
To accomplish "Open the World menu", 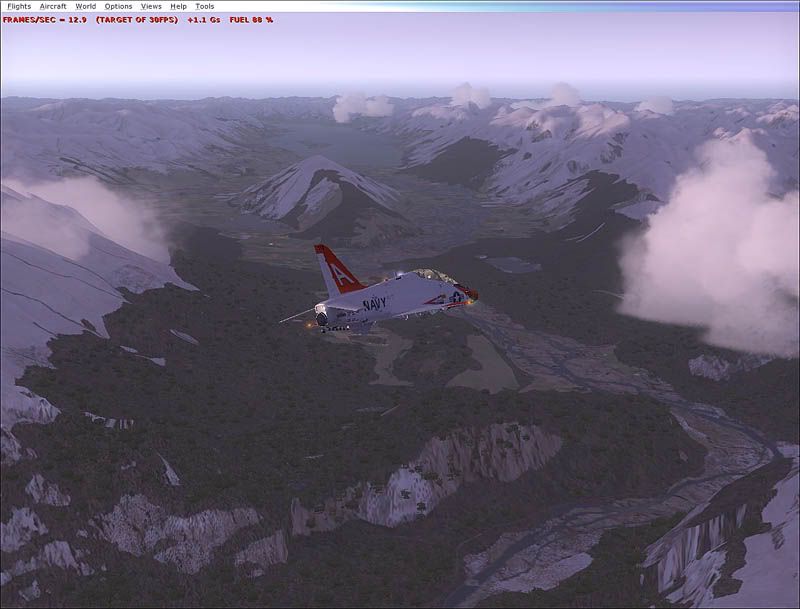I will [86, 6].
